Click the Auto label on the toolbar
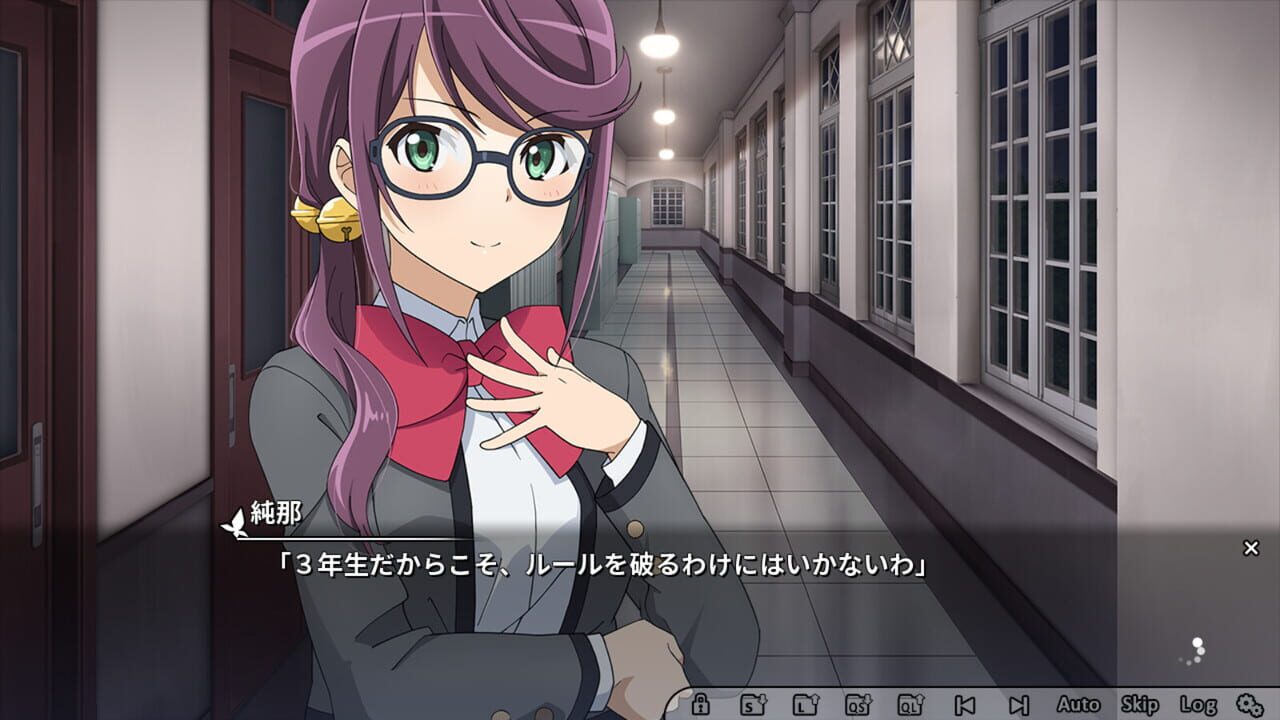This screenshot has width=1280, height=720. pos(1077,704)
